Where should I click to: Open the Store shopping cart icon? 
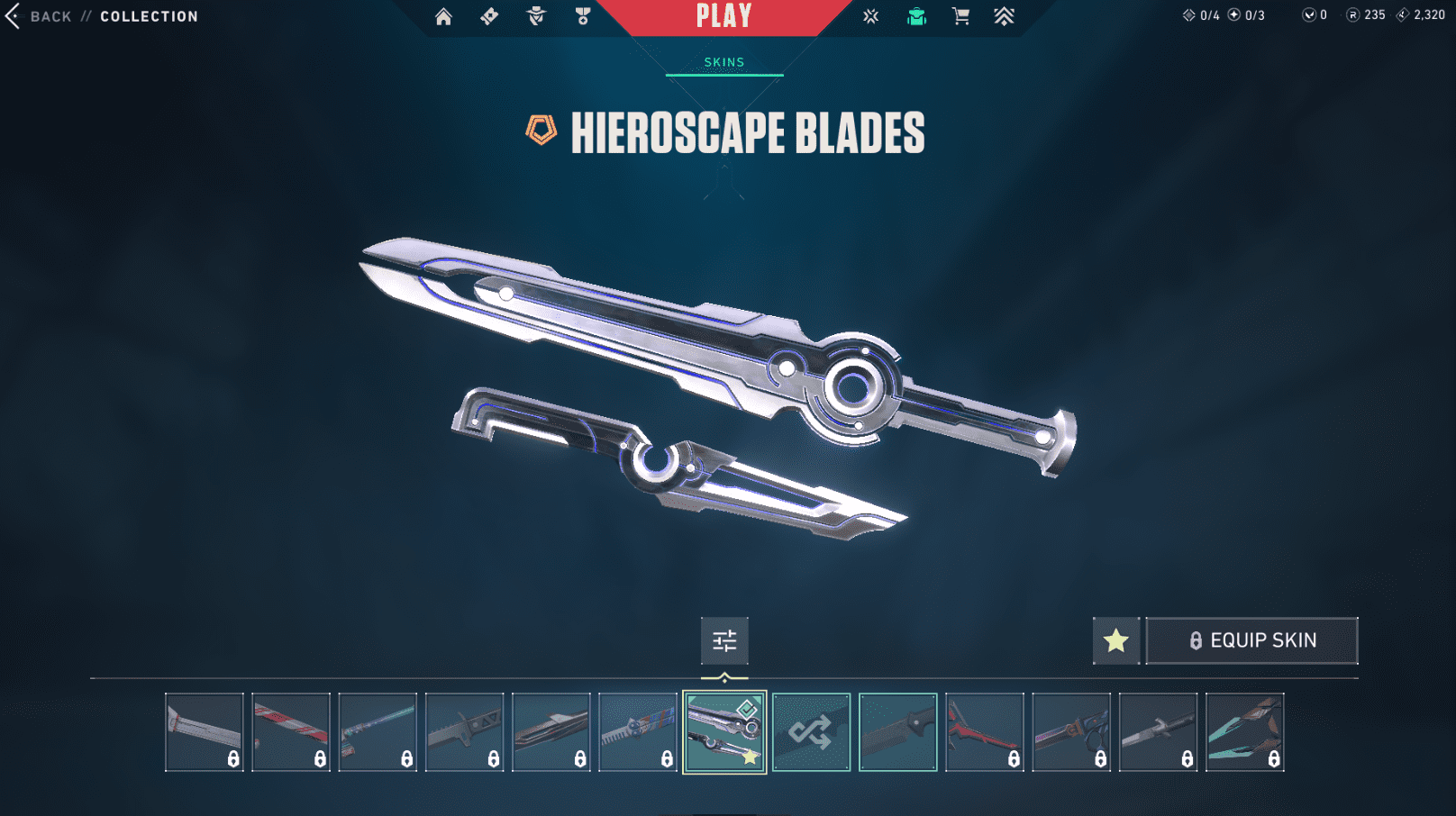960,16
